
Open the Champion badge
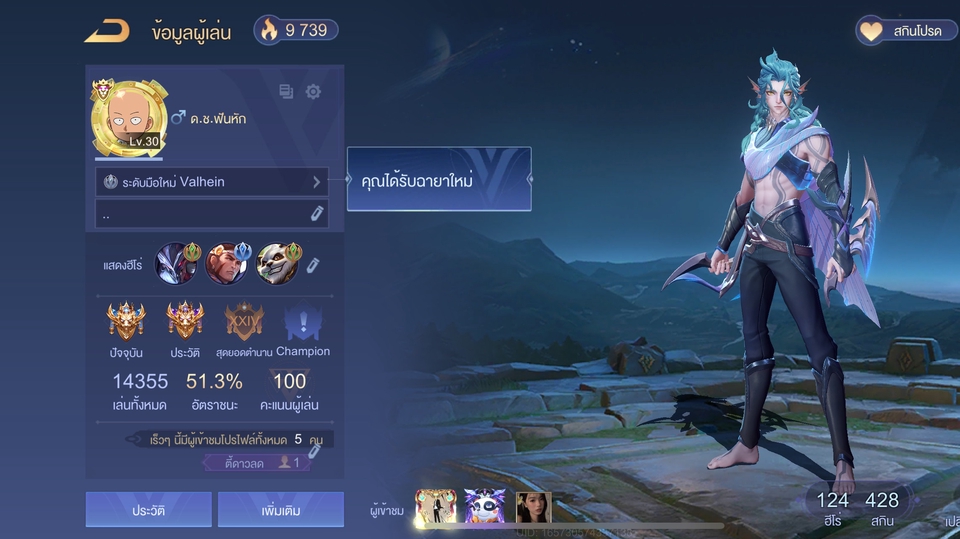click(x=302, y=323)
